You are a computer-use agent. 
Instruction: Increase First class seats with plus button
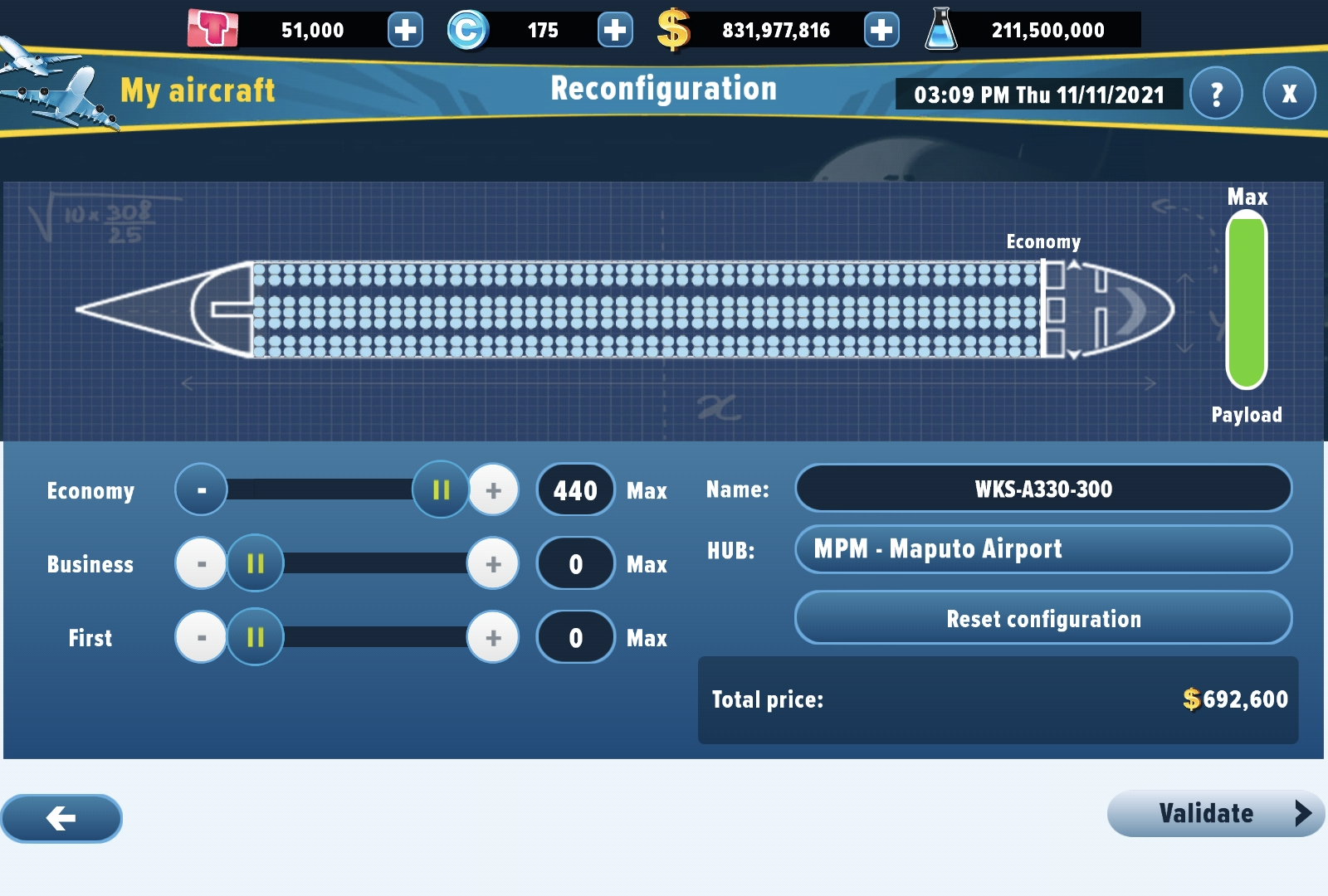coord(494,638)
